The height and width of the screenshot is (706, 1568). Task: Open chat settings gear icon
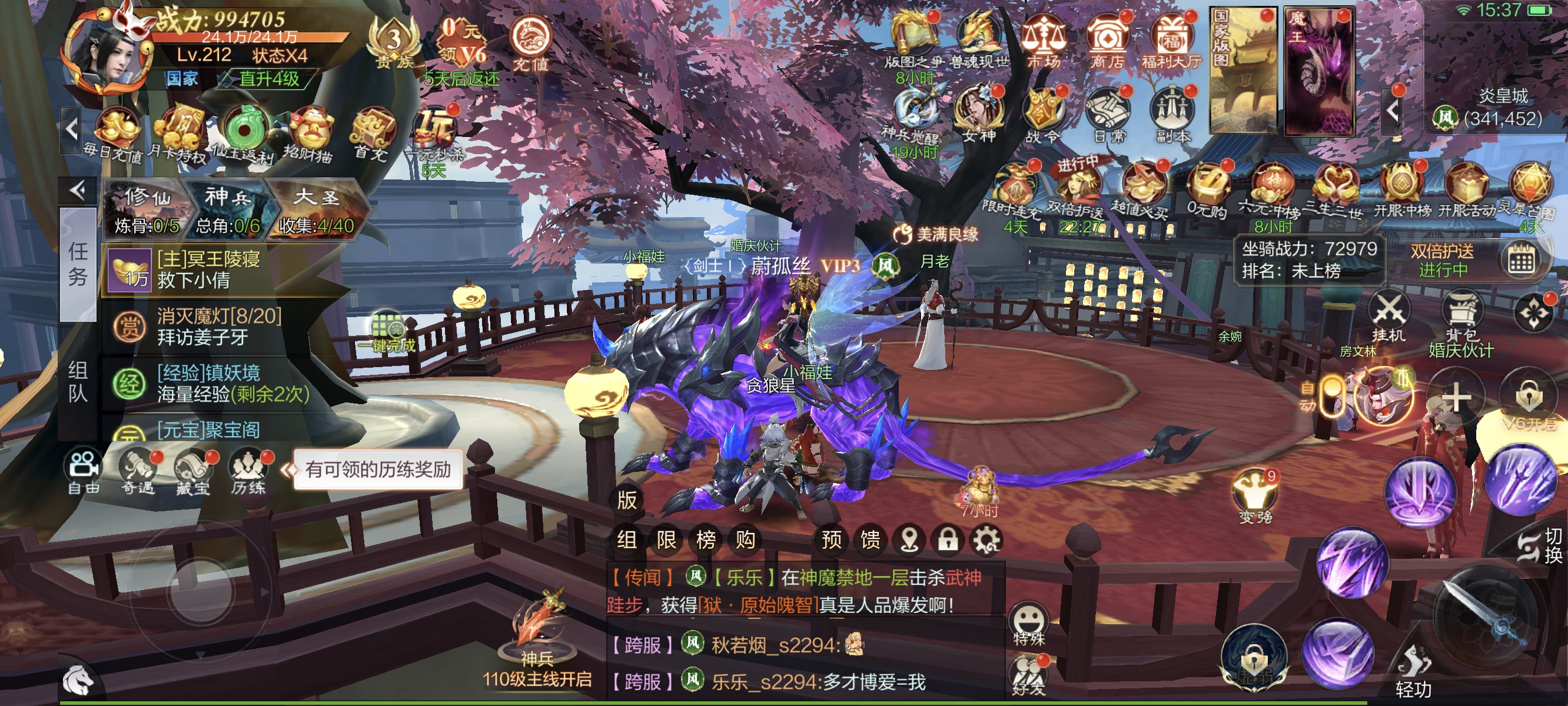(986, 540)
